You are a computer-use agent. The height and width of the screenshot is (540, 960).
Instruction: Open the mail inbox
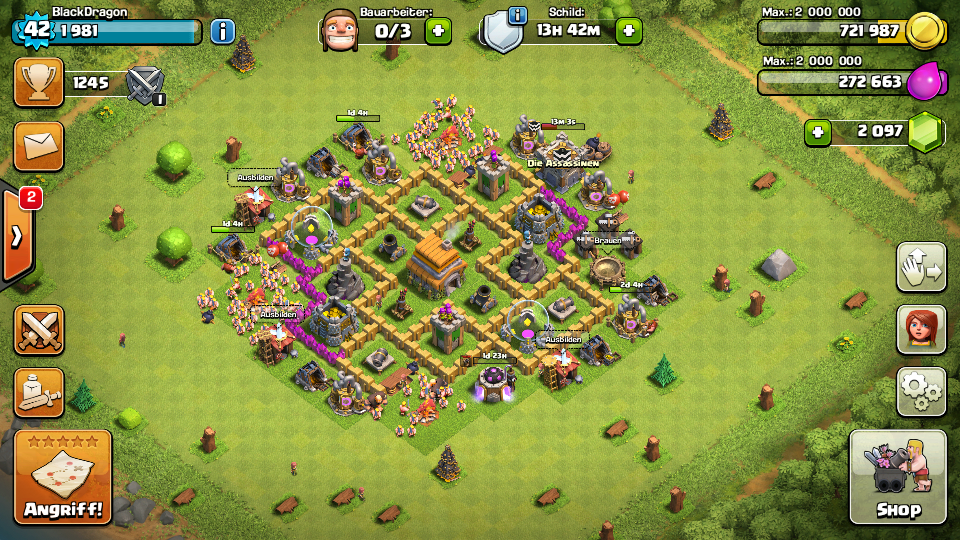pos(38,146)
